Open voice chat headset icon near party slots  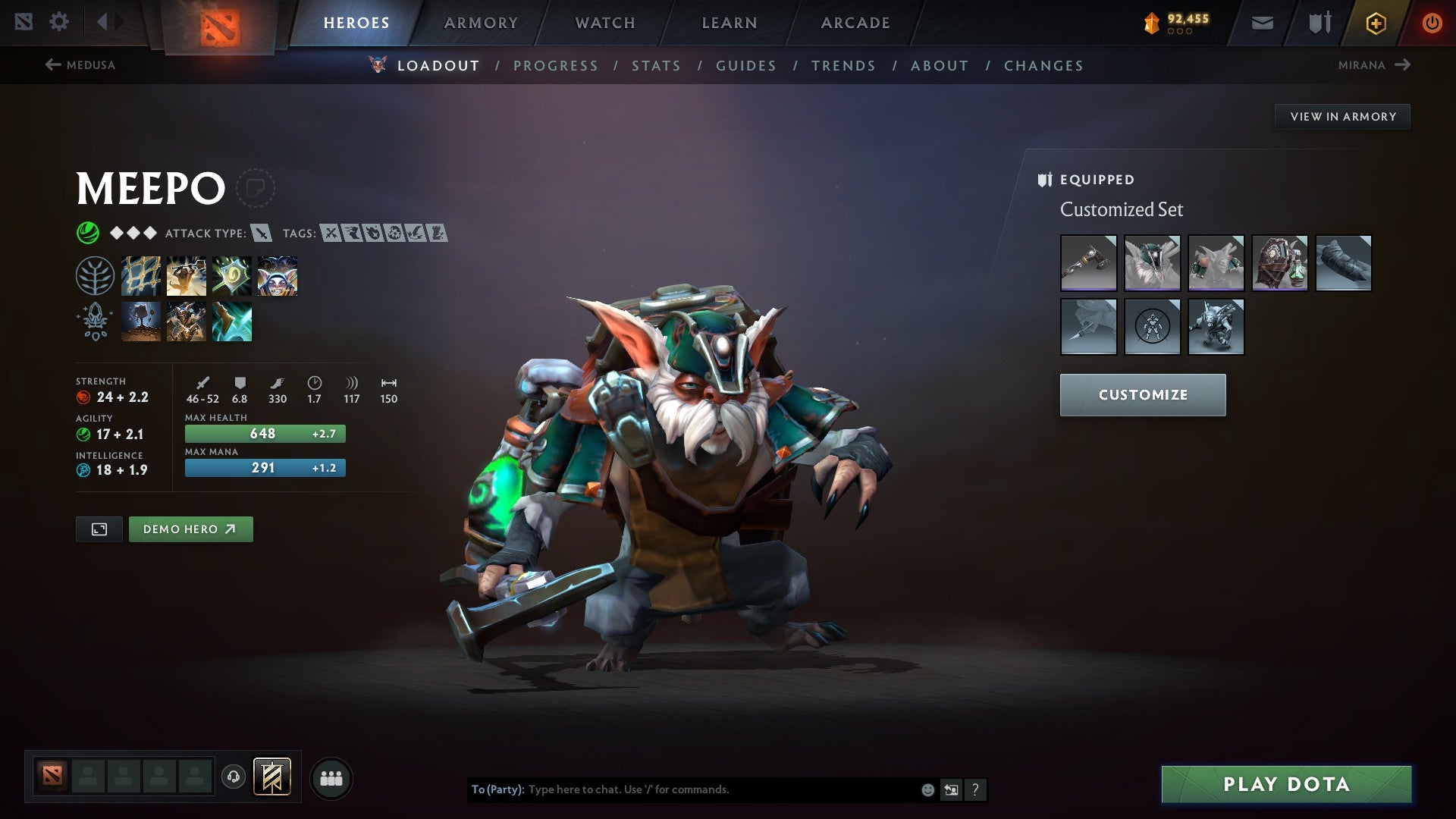point(235,777)
